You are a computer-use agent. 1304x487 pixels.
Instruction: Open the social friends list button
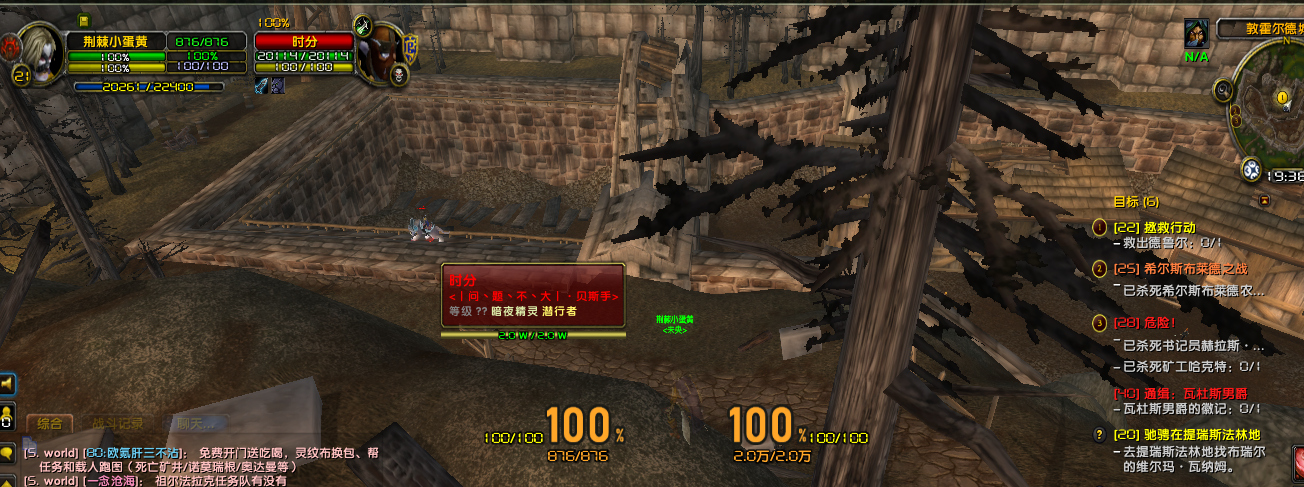tap(8, 415)
